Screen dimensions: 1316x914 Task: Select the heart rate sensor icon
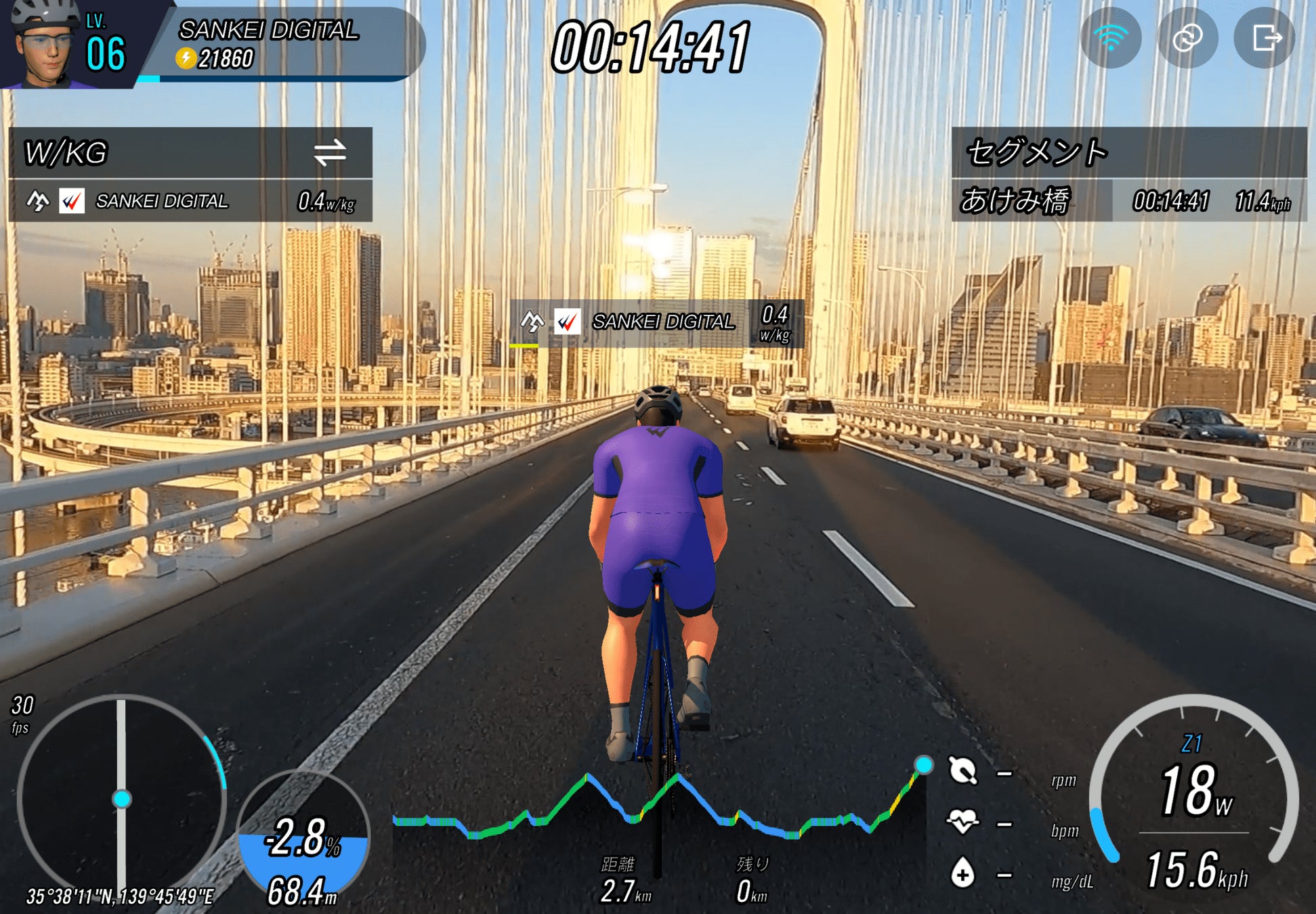962,821
